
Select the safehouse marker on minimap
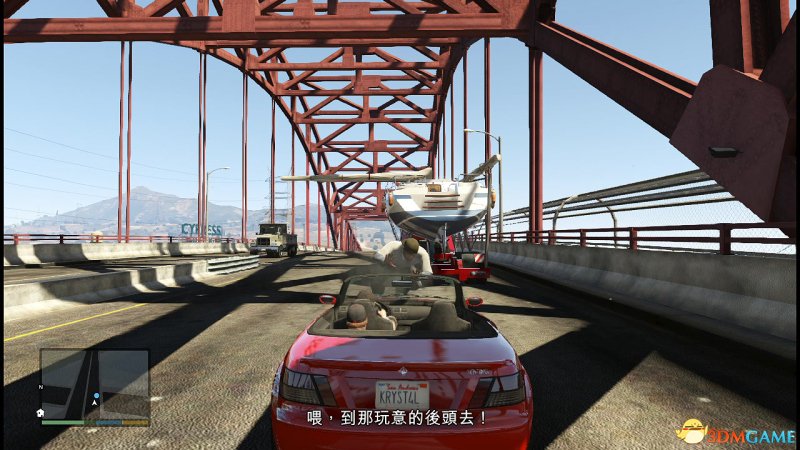(x=41, y=412)
